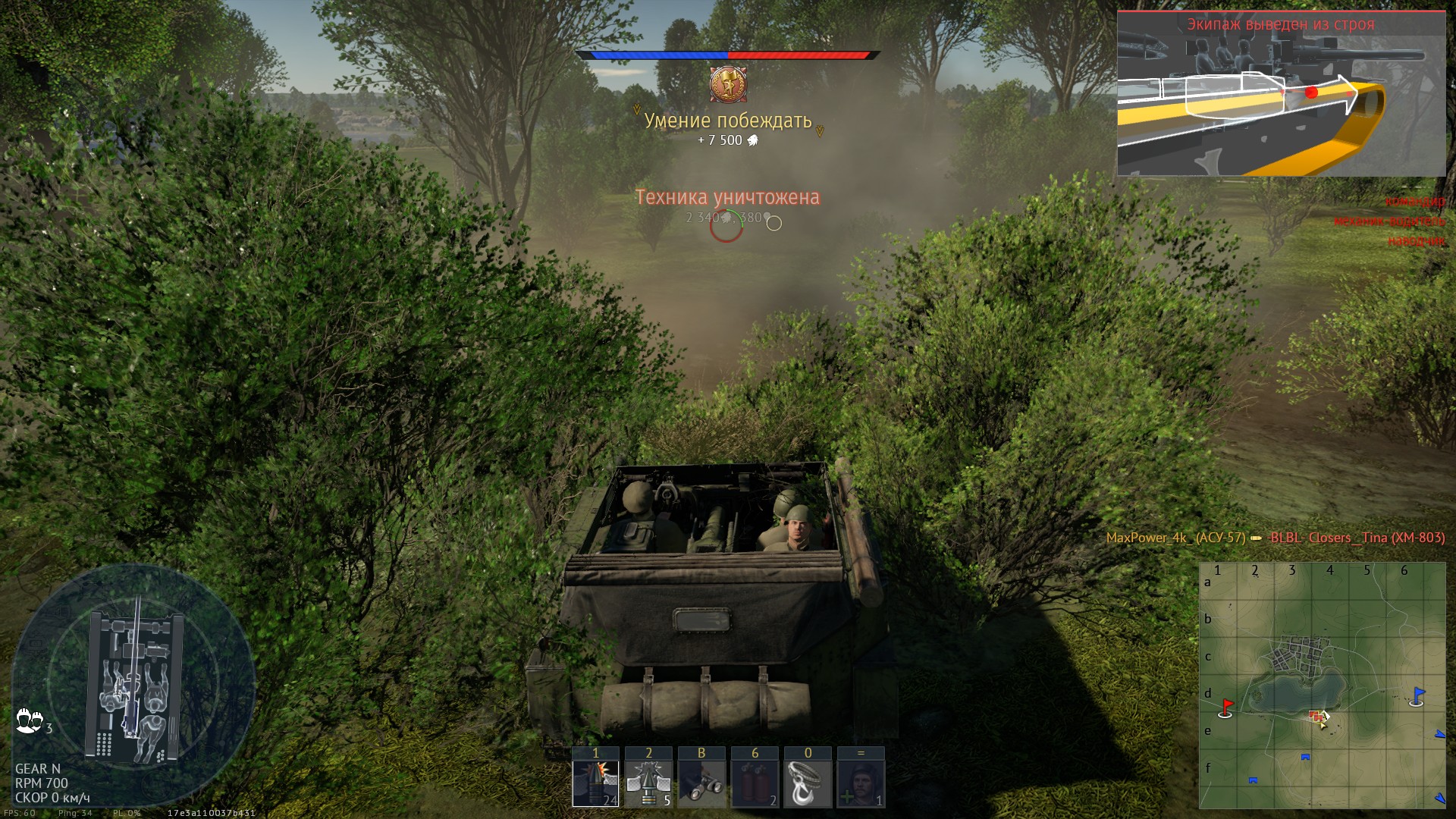Click the tactical minimap
This screenshot has width=1456, height=819.
tap(1322, 685)
